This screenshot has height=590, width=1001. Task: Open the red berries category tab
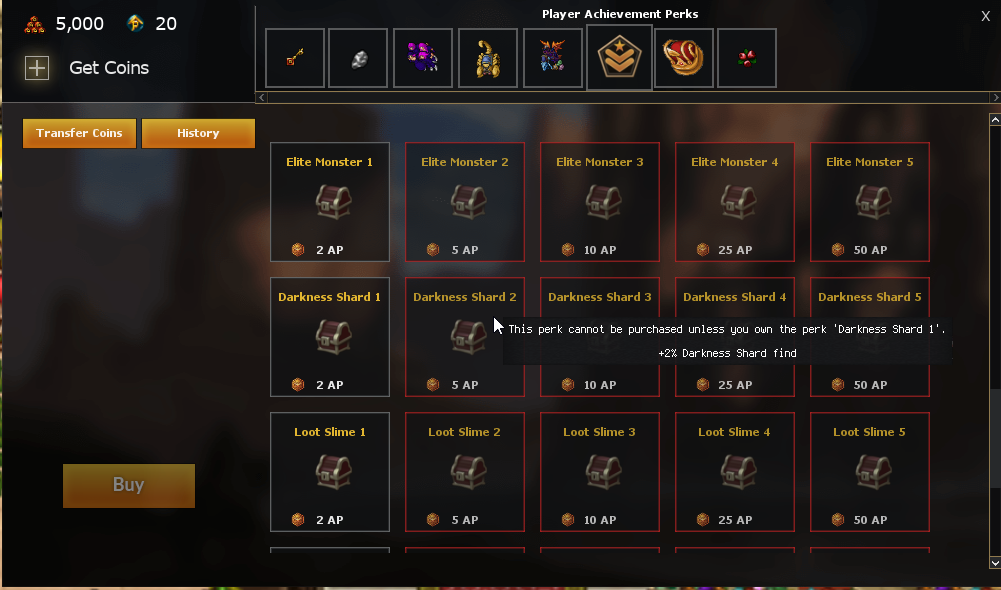pyautogui.click(x=746, y=58)
